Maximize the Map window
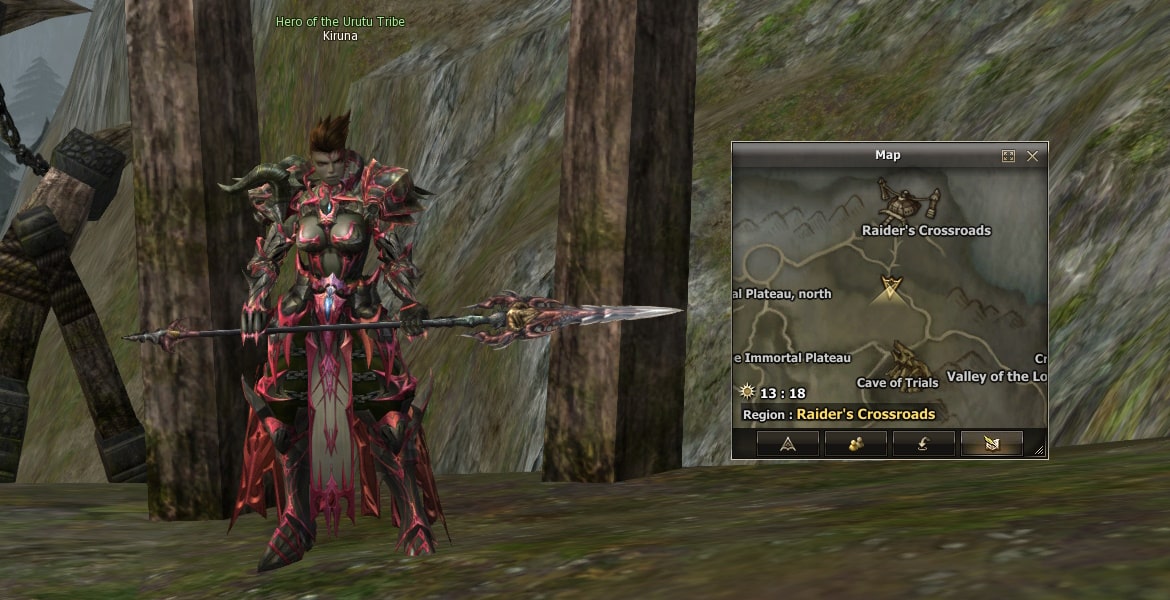The width and height of the screenshot is (1170, 600). pos(1008,156)
